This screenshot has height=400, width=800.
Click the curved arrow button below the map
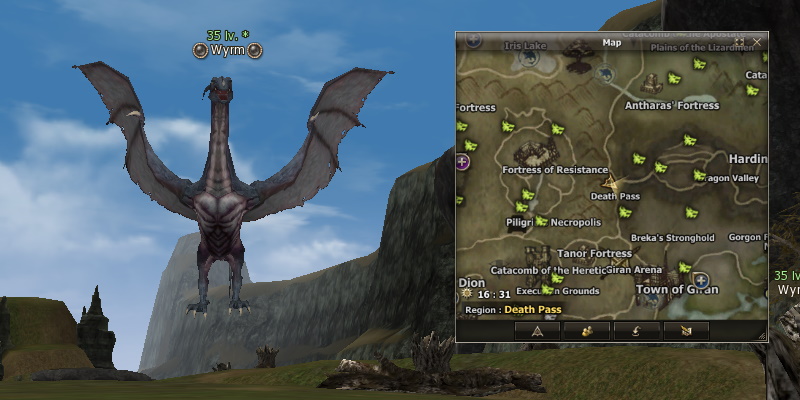636,330
